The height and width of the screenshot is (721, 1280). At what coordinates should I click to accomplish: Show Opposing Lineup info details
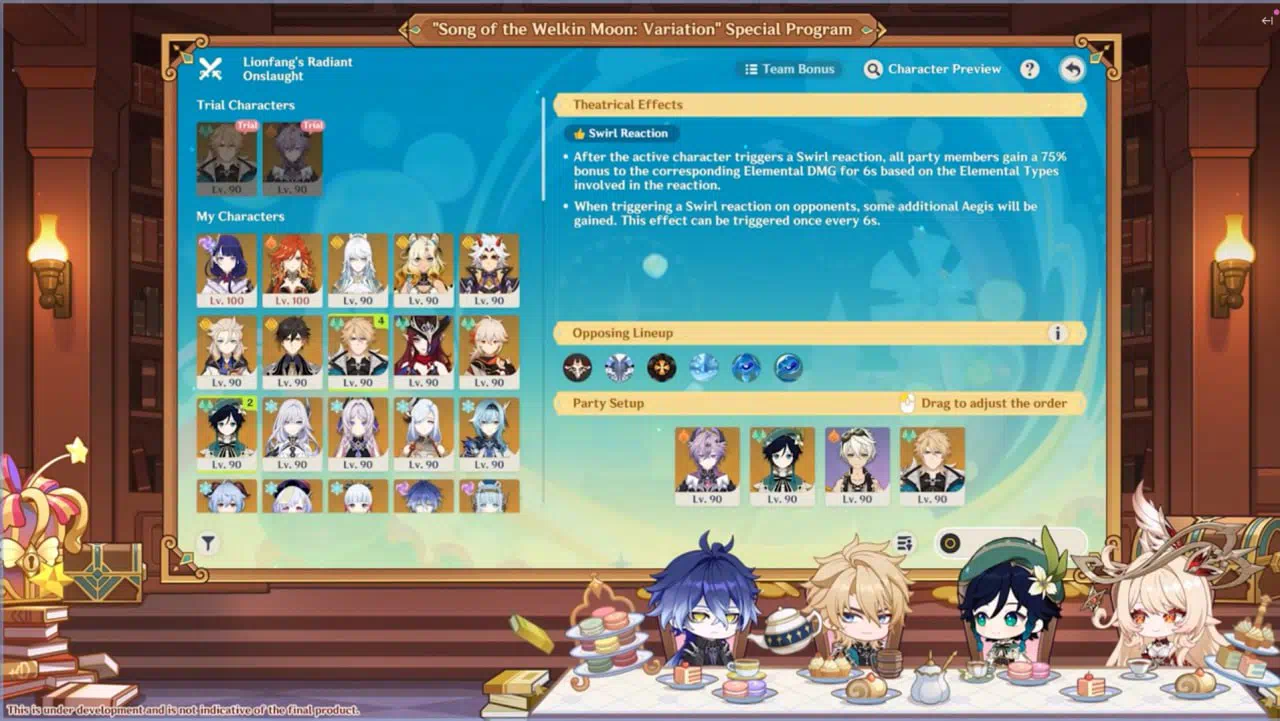pos(1056,333)
